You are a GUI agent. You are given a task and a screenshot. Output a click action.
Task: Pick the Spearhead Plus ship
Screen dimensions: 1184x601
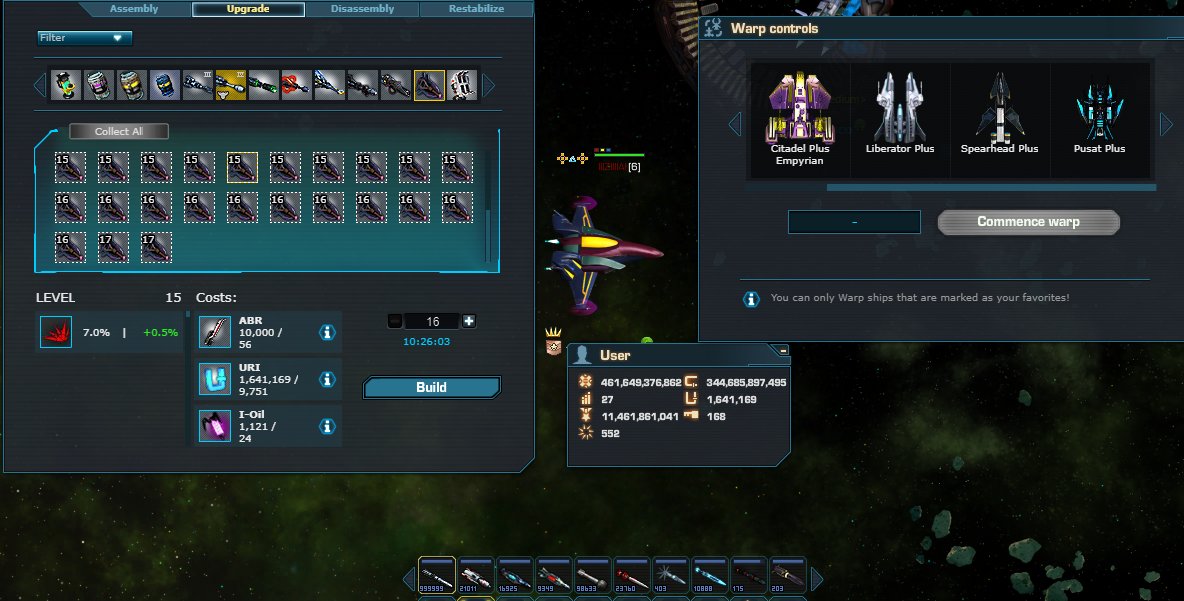click(x=1000, y=115)
